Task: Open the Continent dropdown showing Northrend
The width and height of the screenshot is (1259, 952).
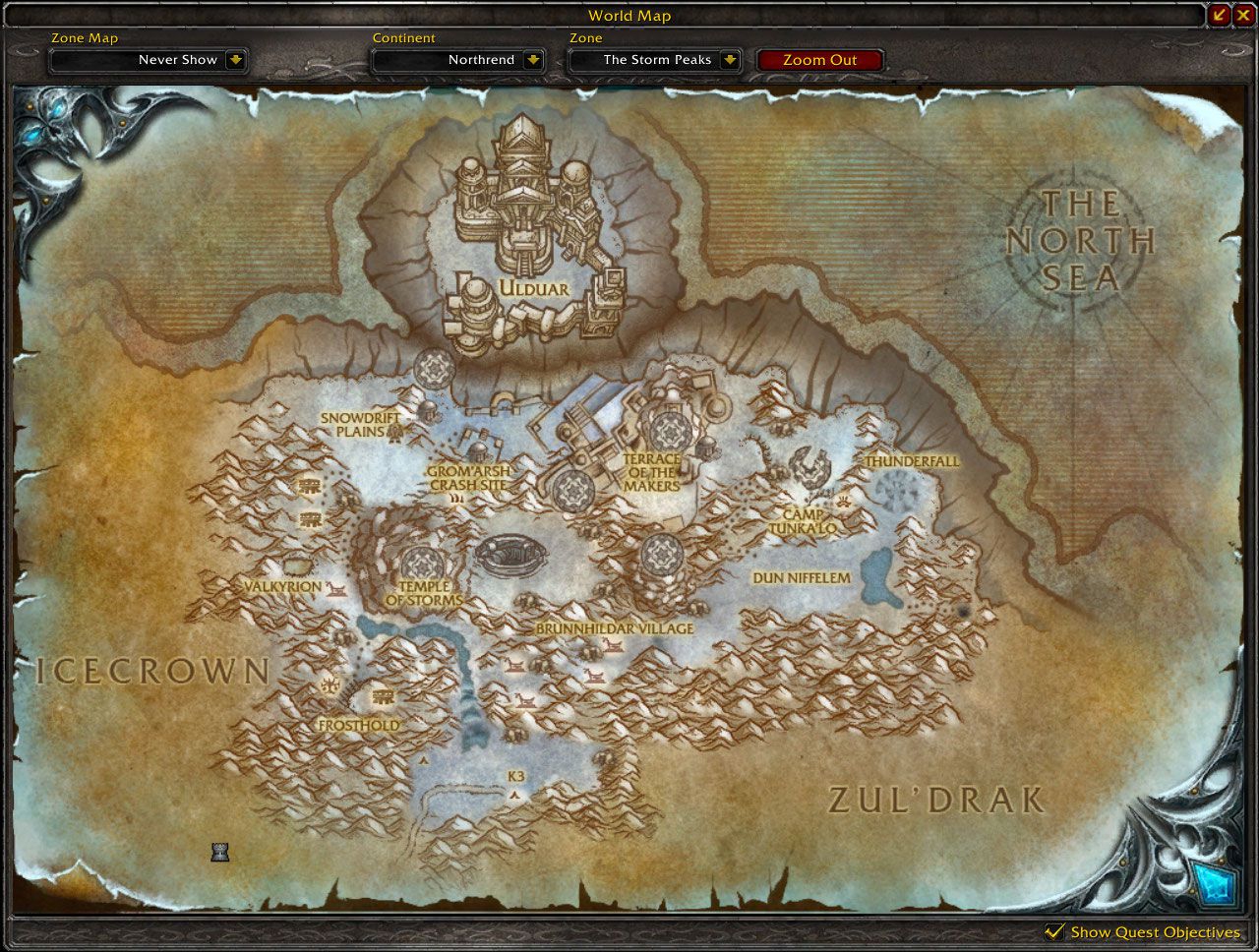Action: [532, 60]
